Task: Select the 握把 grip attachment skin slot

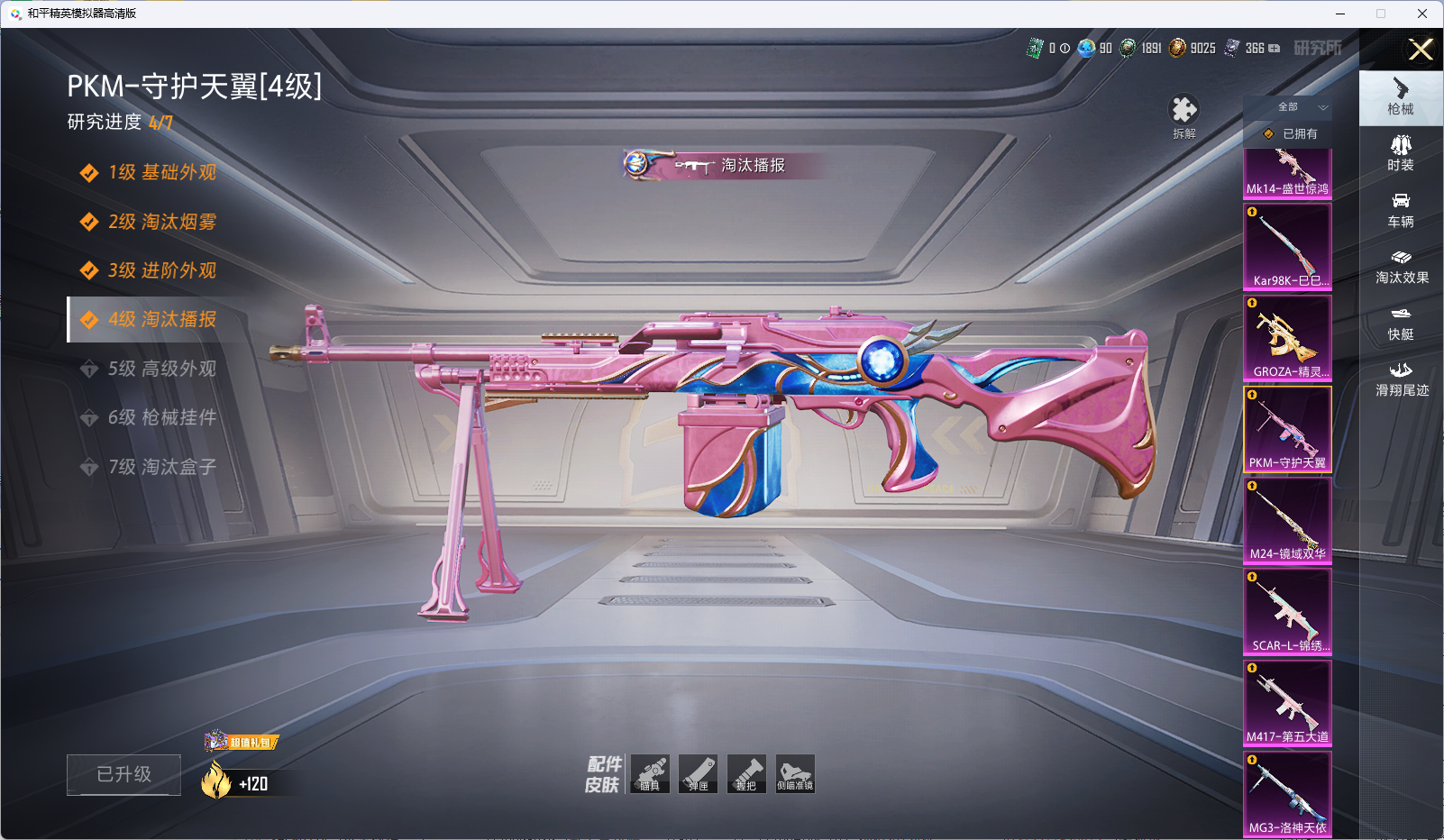Action: click(x=746, y=773)
